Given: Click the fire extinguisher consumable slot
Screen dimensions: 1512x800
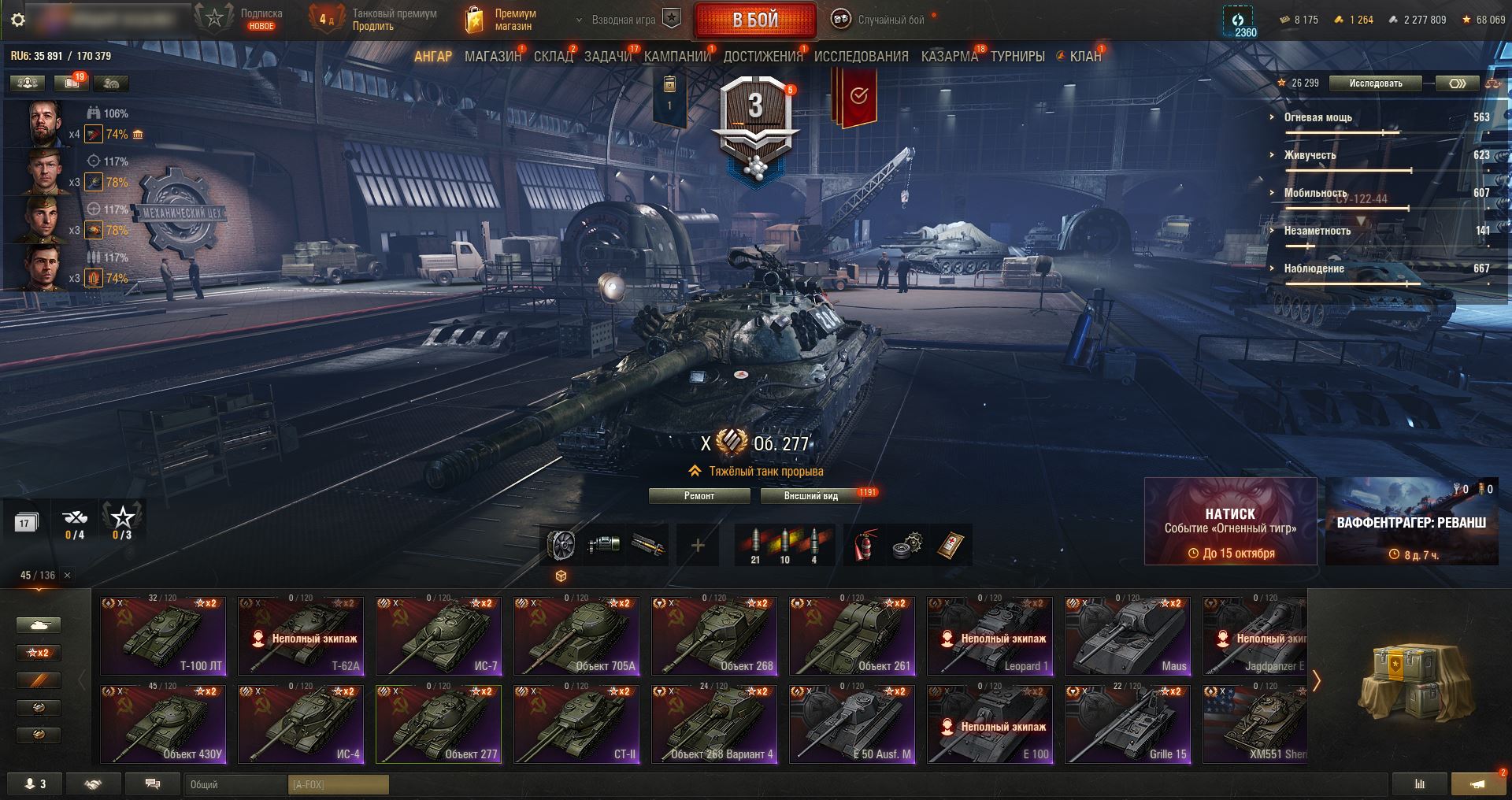Looking at the screenshot, I should [x=865, y=545].
